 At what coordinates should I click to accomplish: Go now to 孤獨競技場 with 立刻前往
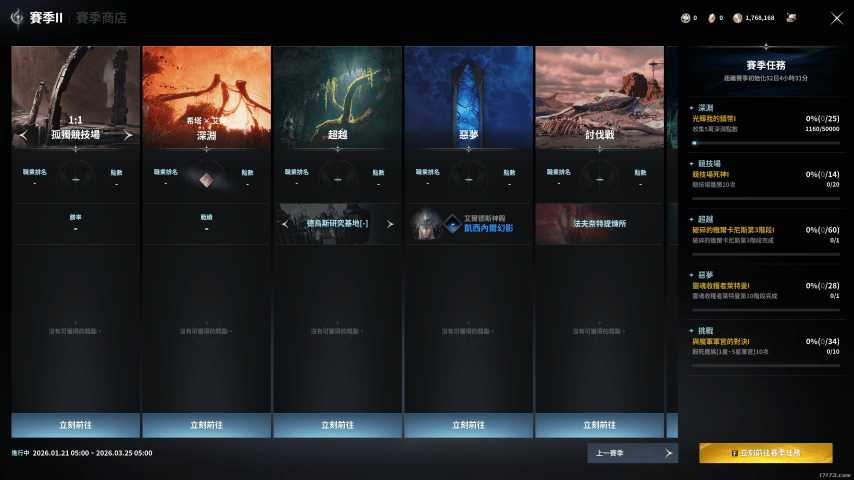click(75, 425)
